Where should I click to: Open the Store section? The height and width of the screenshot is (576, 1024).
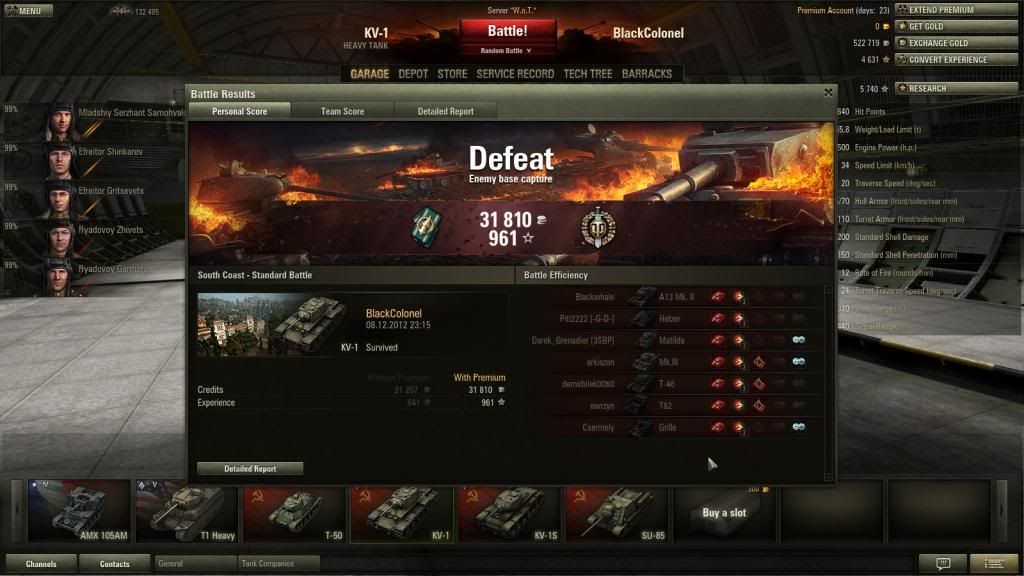pos(452,74)
